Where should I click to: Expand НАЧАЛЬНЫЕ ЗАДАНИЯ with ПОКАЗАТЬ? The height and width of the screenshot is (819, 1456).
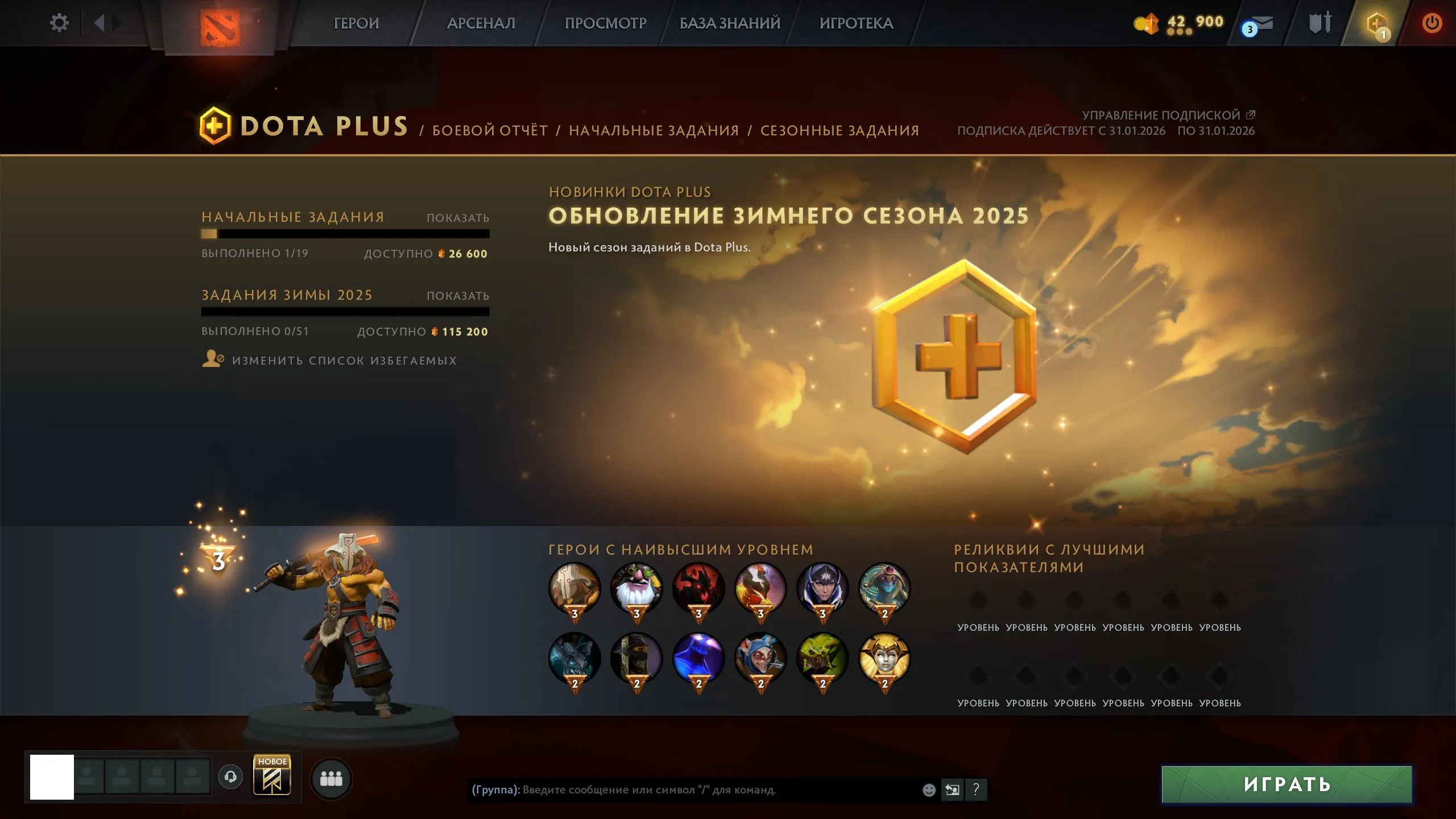click(x=458, y=217)
